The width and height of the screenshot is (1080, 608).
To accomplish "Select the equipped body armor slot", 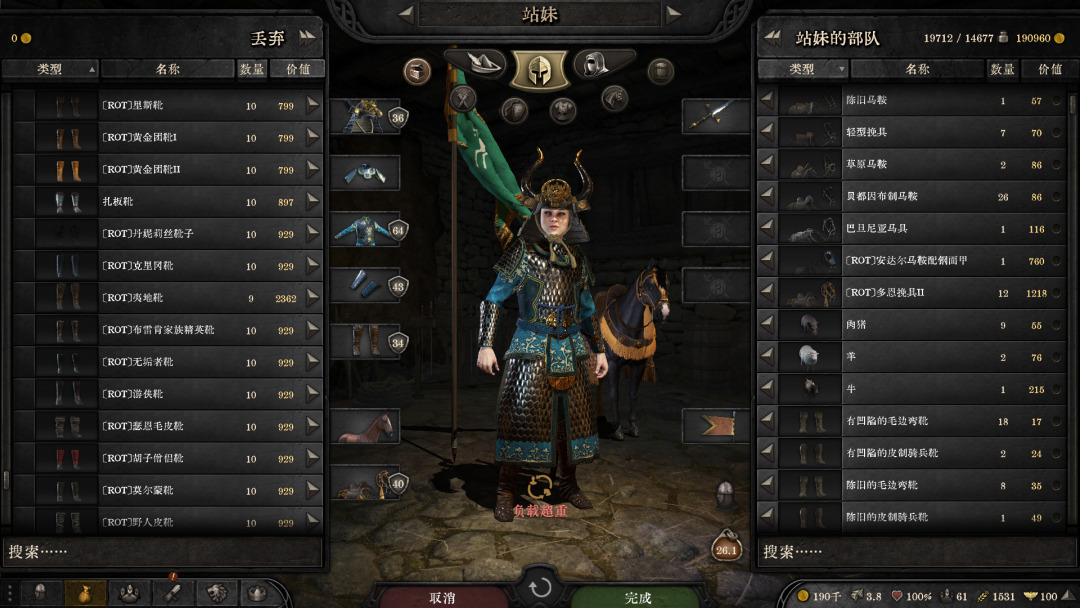I will point(364,229).
